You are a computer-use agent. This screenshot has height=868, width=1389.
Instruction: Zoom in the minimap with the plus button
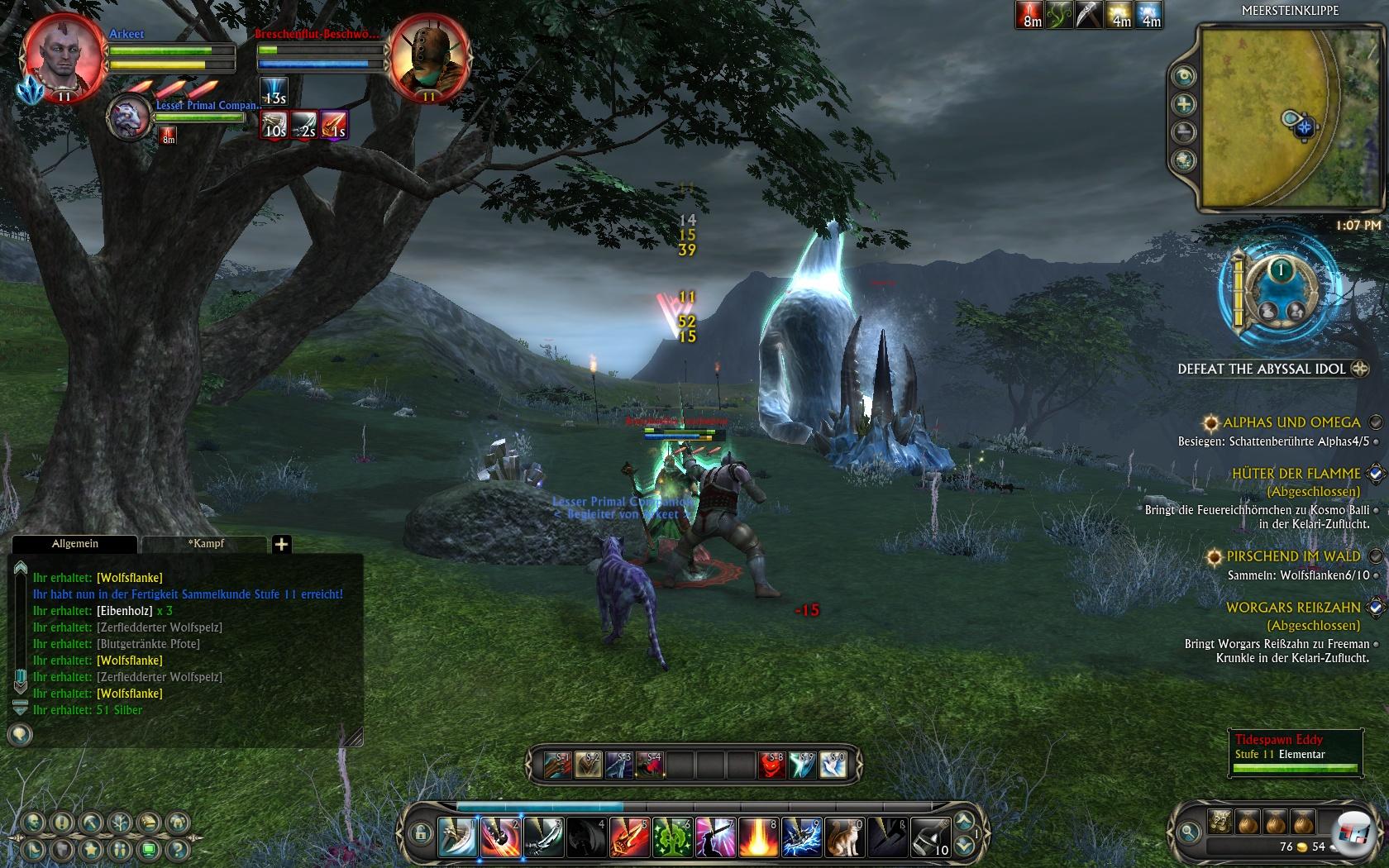click(x=1185, y=104)
